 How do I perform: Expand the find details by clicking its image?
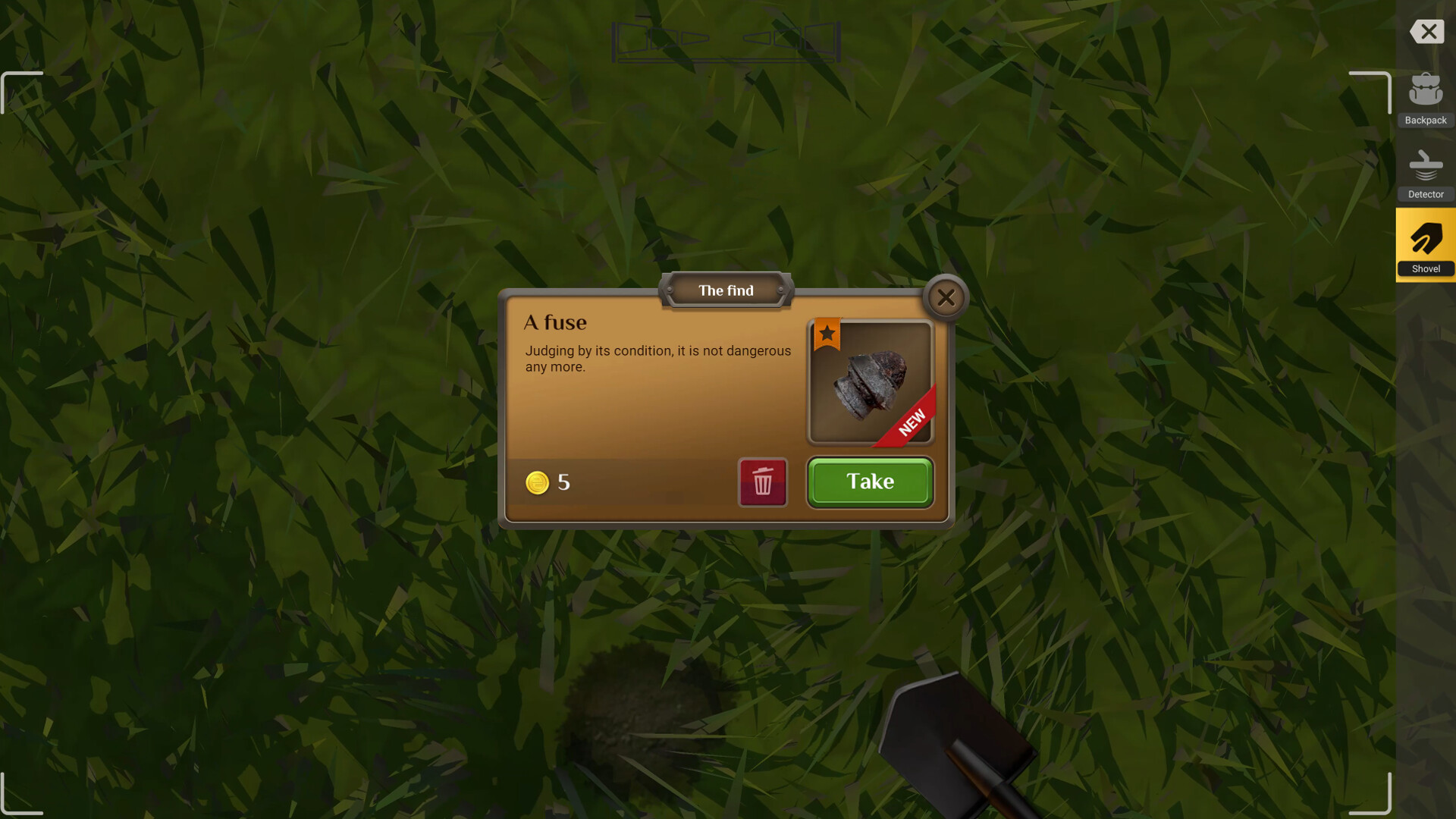(869, 381)
